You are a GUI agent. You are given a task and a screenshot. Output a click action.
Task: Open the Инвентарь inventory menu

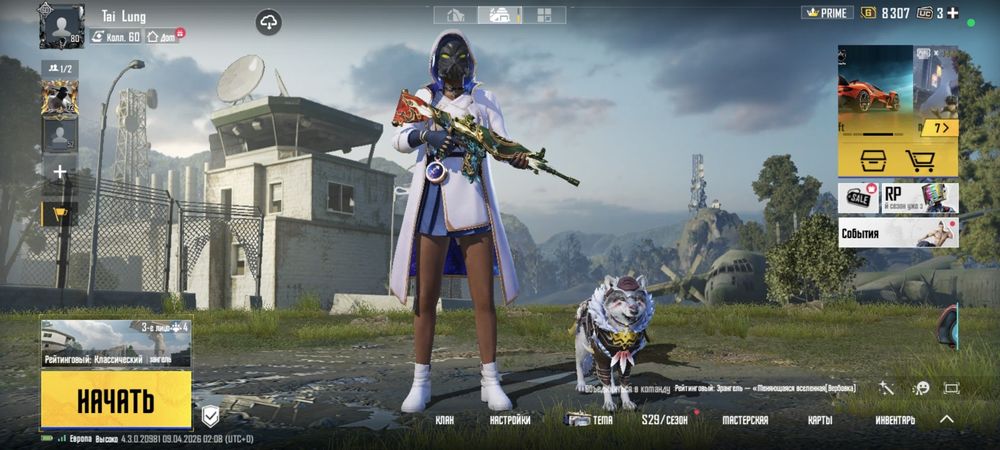coord(894,421)
